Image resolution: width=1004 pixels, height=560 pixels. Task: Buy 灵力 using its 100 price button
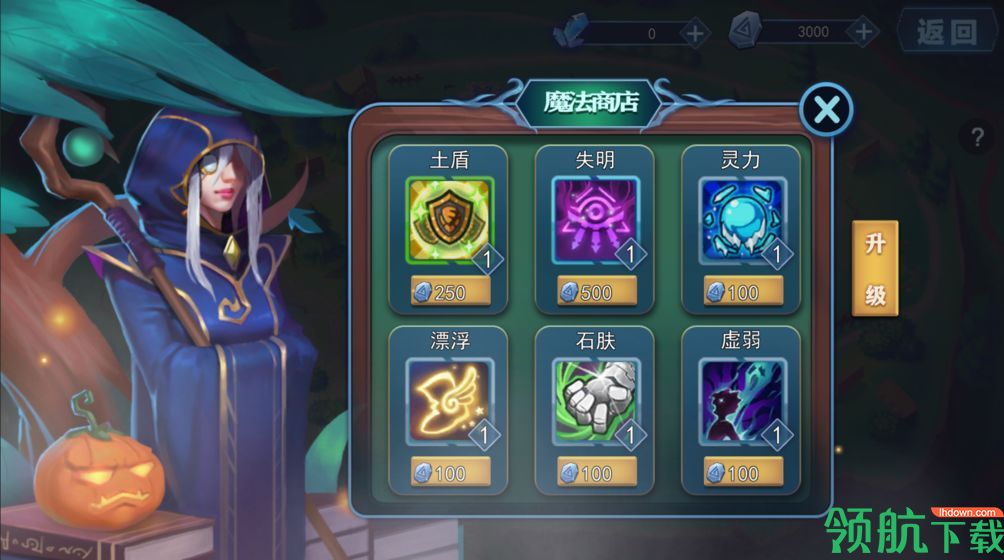click(741, 292)
